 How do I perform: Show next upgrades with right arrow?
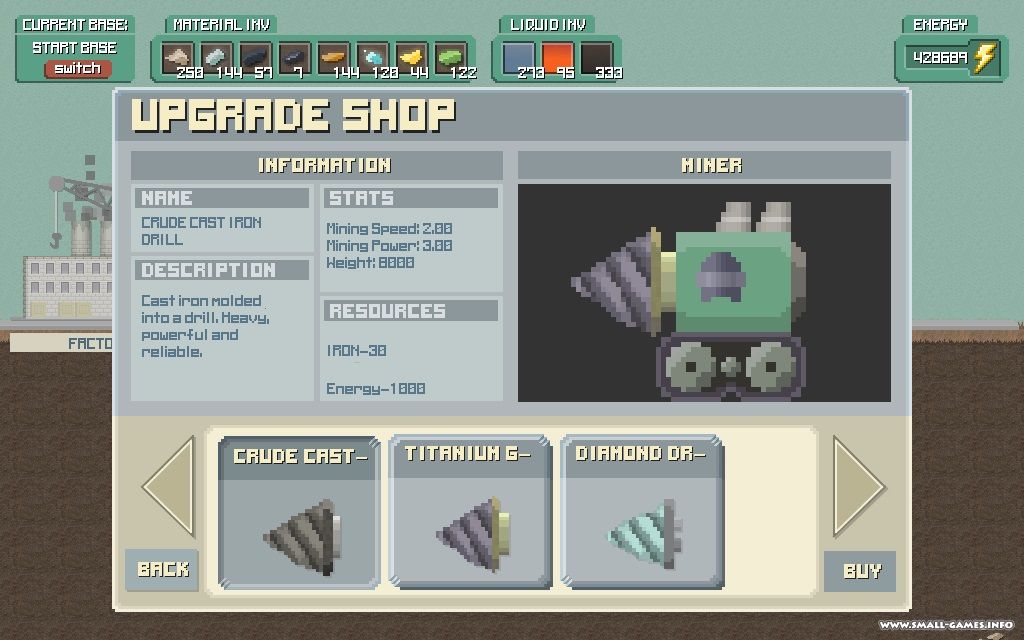coord(858,487)
